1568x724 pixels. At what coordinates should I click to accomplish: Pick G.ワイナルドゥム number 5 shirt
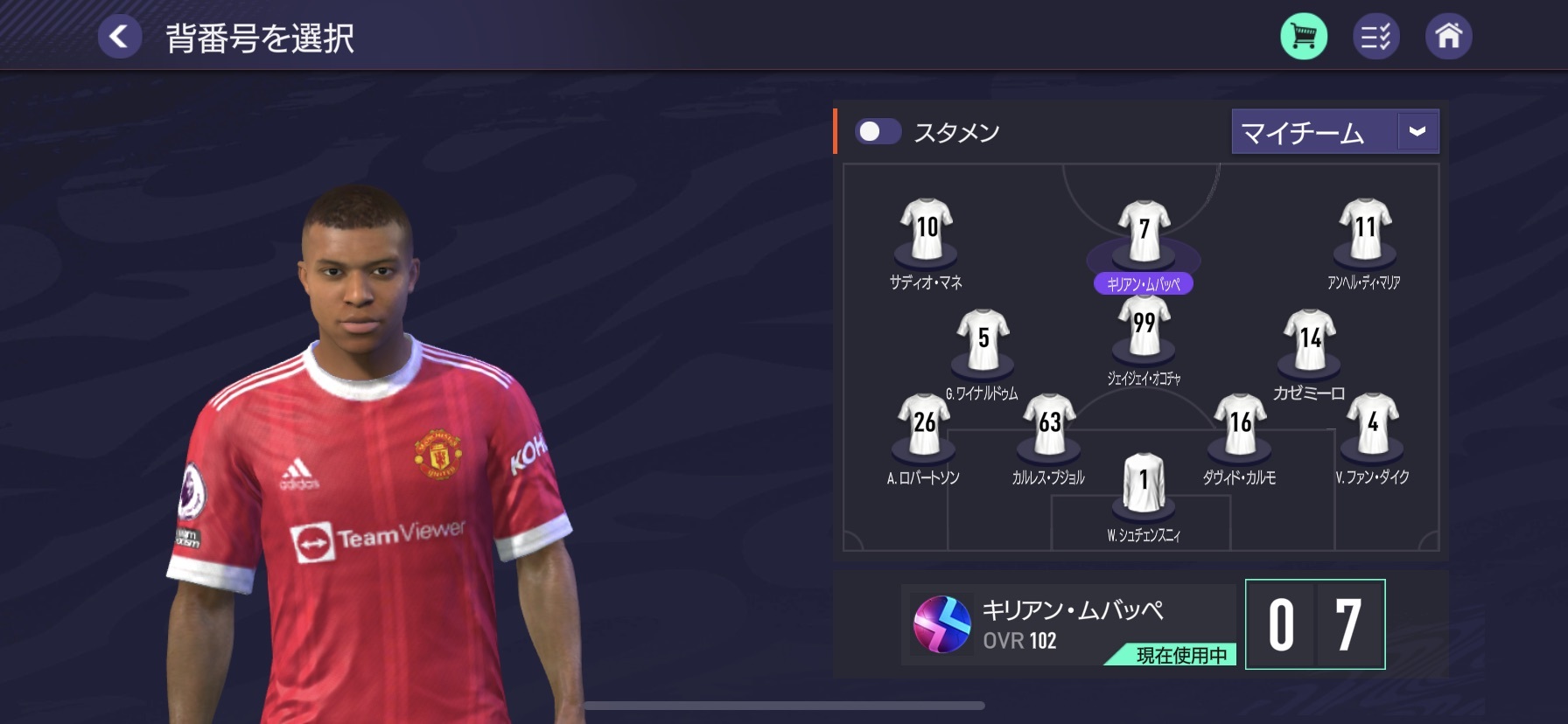coord(983,339)
